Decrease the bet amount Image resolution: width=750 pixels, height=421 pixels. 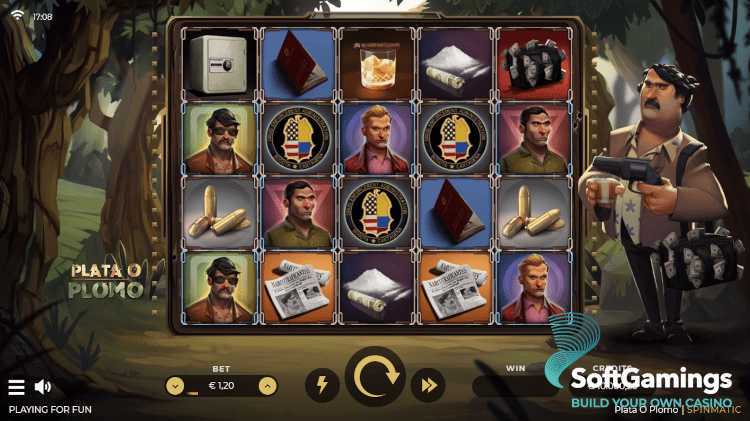(x=175, y=385)
